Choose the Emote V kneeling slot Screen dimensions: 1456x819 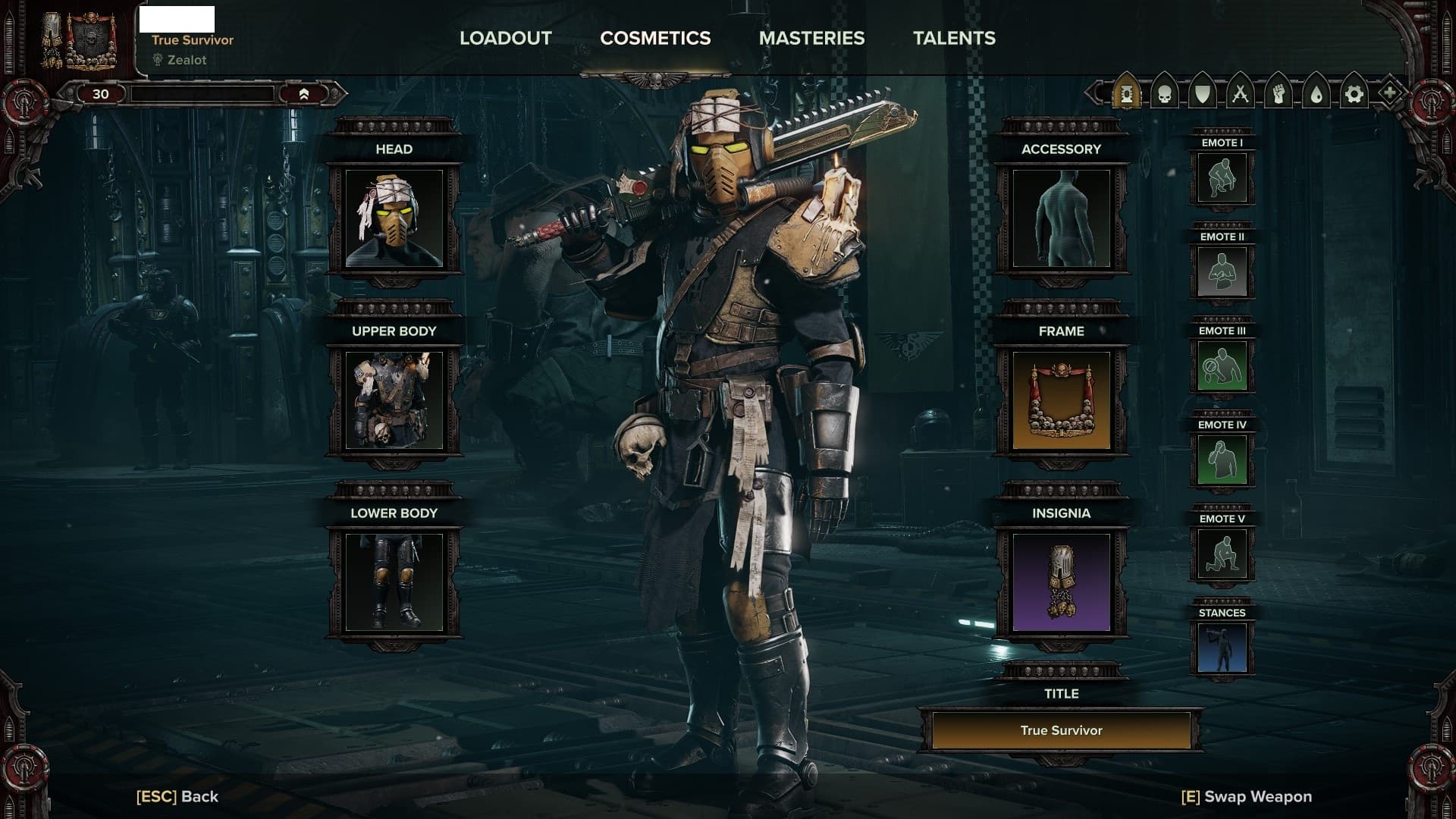1222,554
